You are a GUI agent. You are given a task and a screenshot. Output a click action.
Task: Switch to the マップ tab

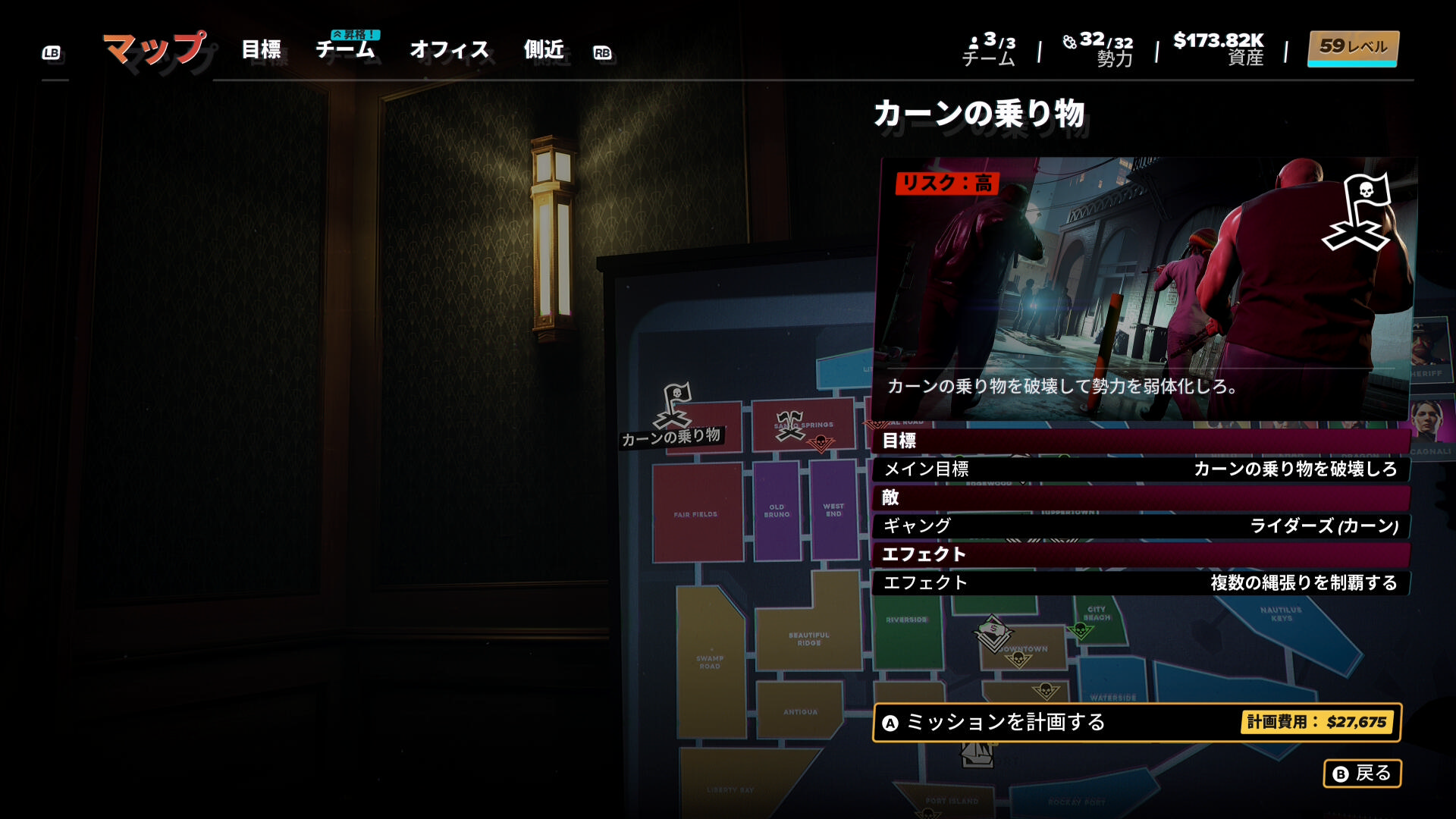tap(154, 49)
